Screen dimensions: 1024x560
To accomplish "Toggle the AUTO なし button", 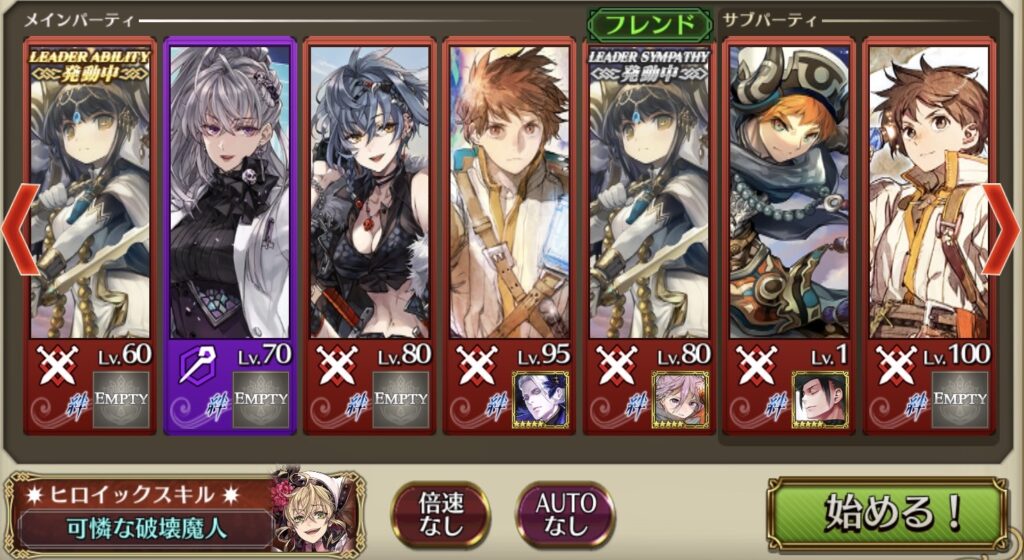I will click(x=567, y=514).
